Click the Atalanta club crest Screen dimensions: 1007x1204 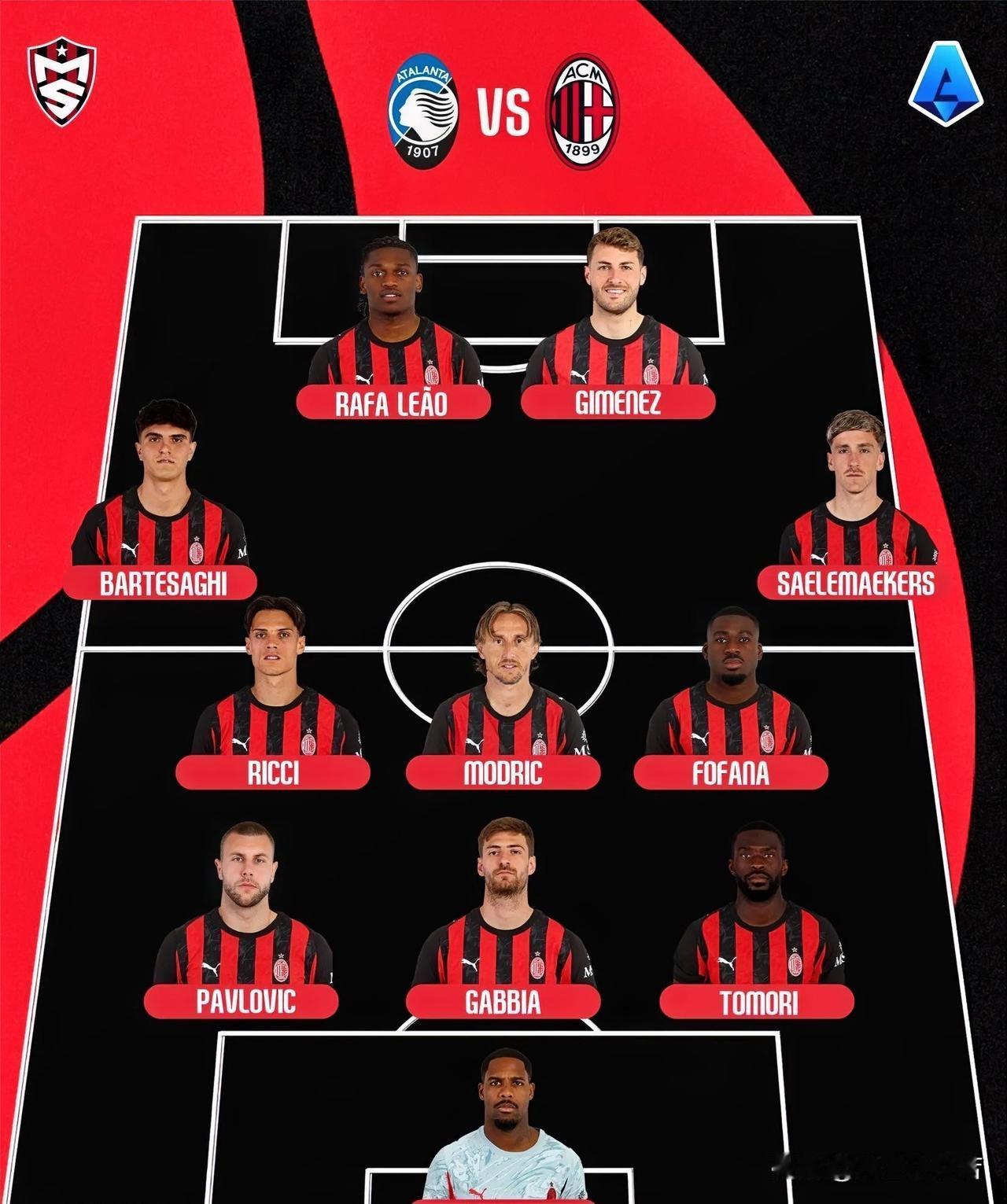coord(422,113)
